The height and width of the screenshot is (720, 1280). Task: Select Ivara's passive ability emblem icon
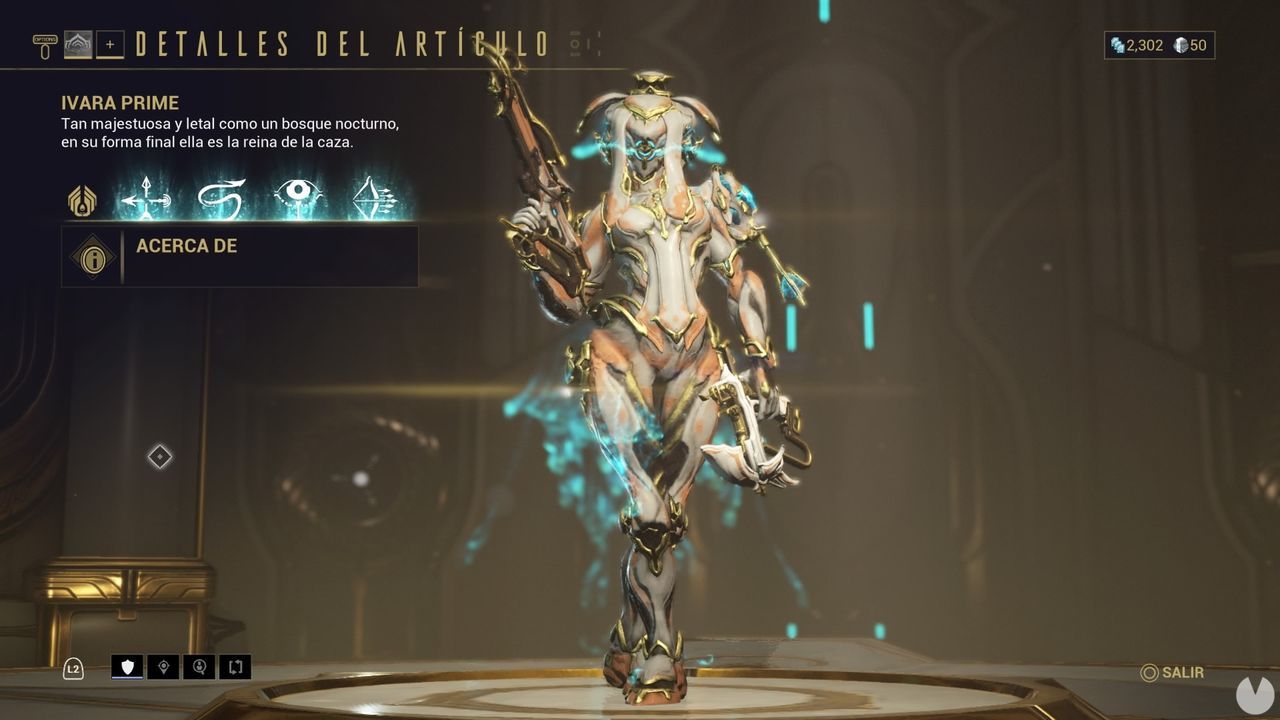coord(80,200)
